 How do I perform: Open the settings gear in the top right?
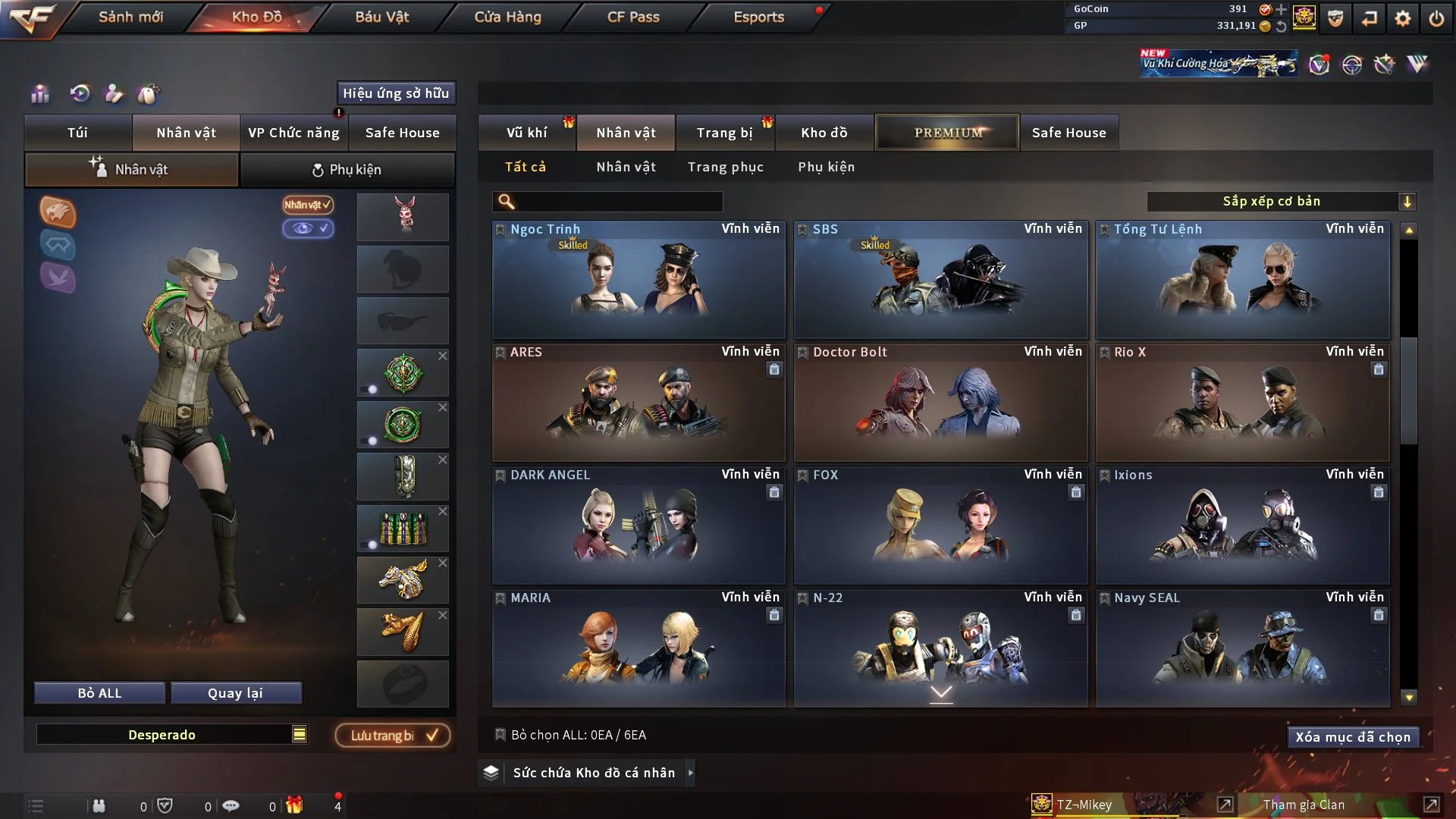click(x=1404, y=17)
